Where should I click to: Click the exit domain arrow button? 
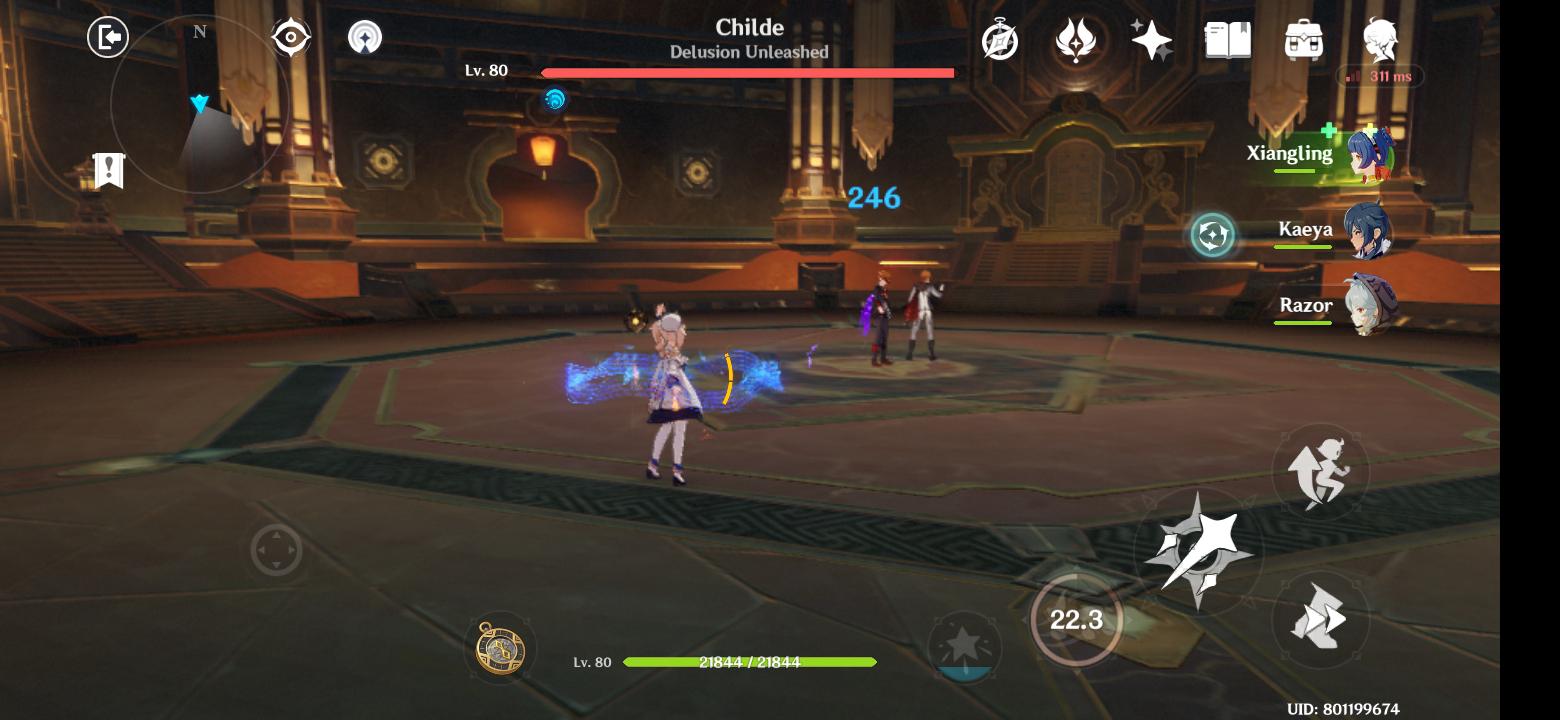tap(109, 37)
